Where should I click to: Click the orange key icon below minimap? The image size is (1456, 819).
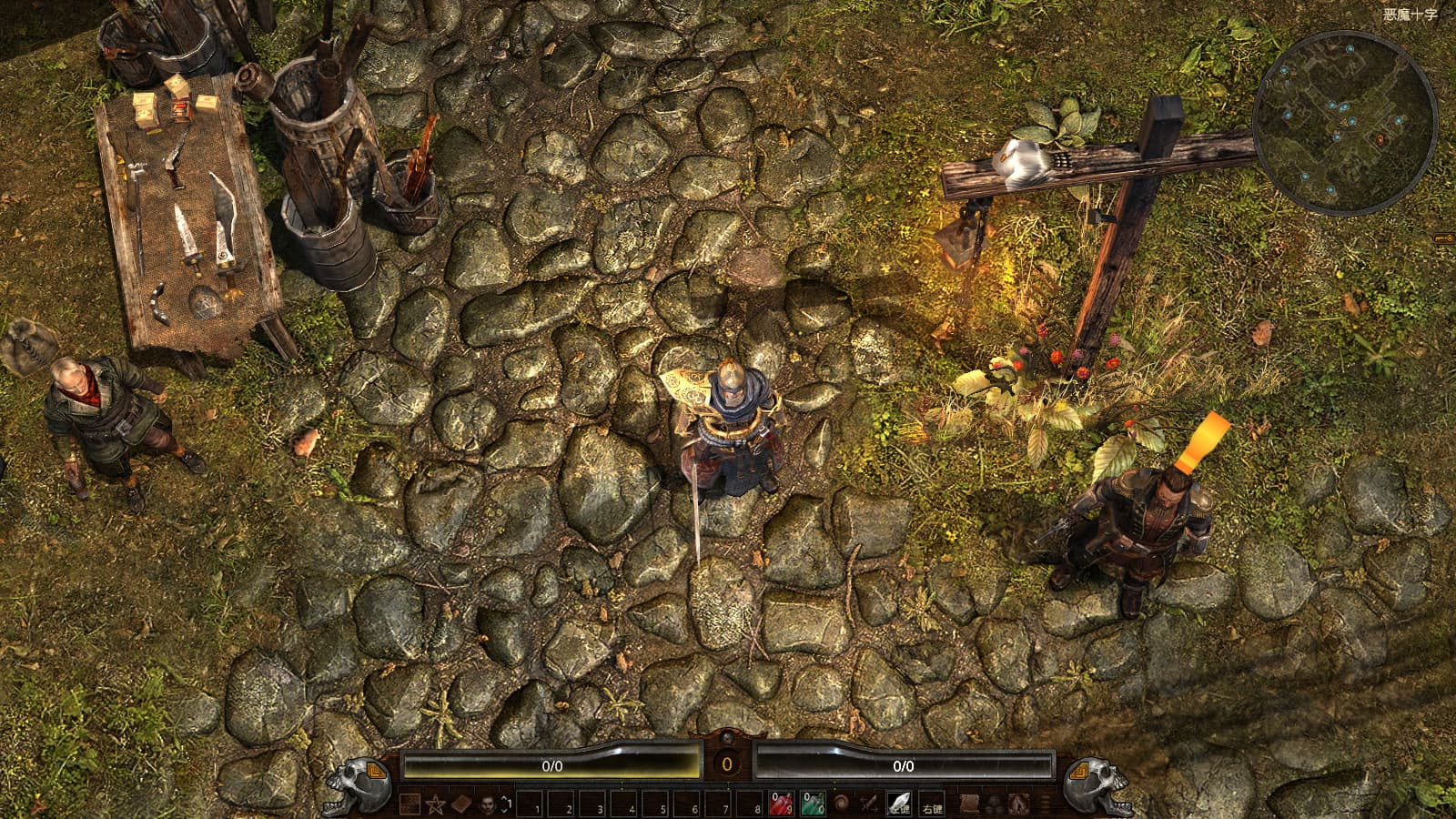pyautogui.click(x=1444, y=238)
